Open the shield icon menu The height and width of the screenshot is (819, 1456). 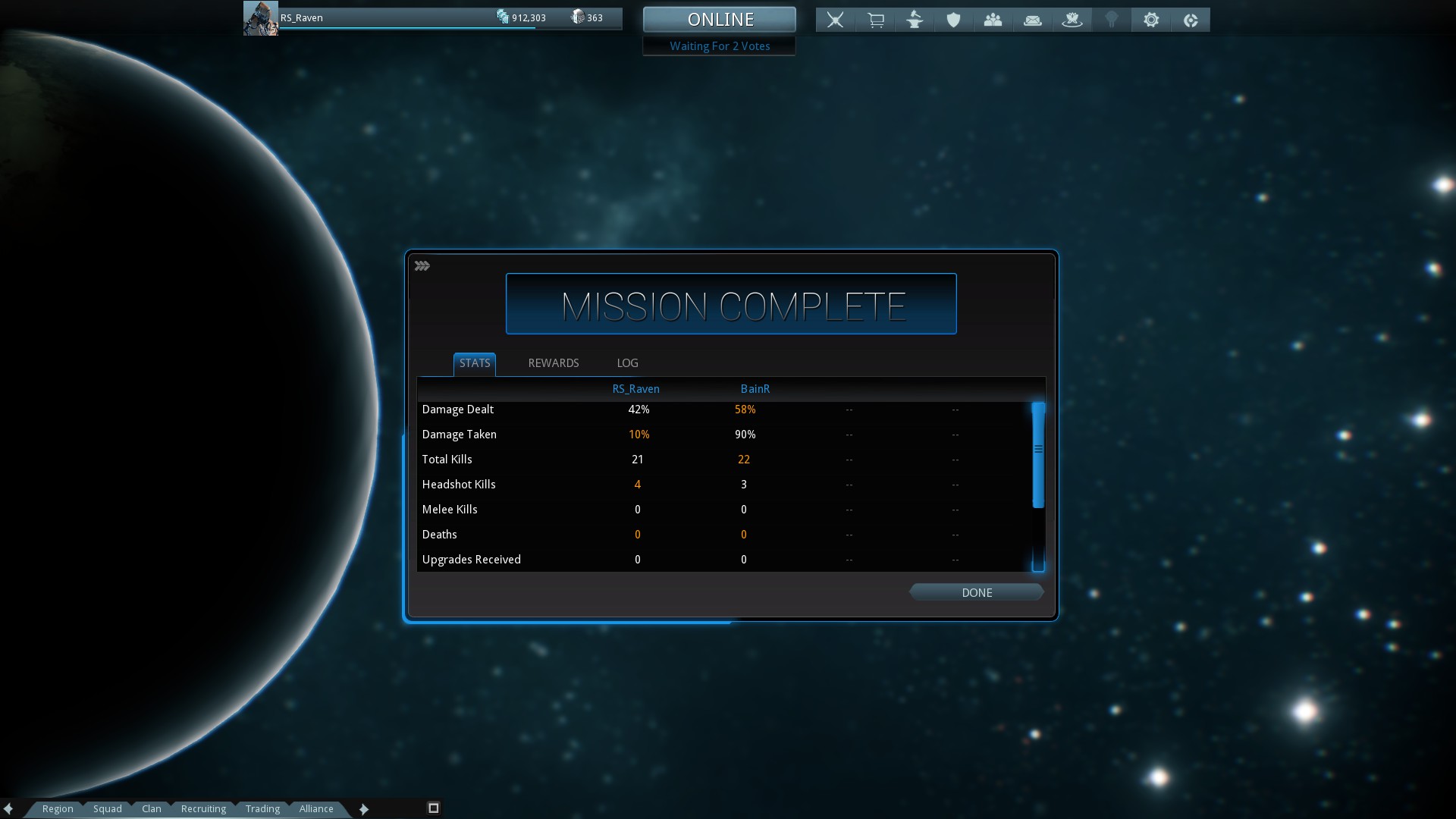953,20
